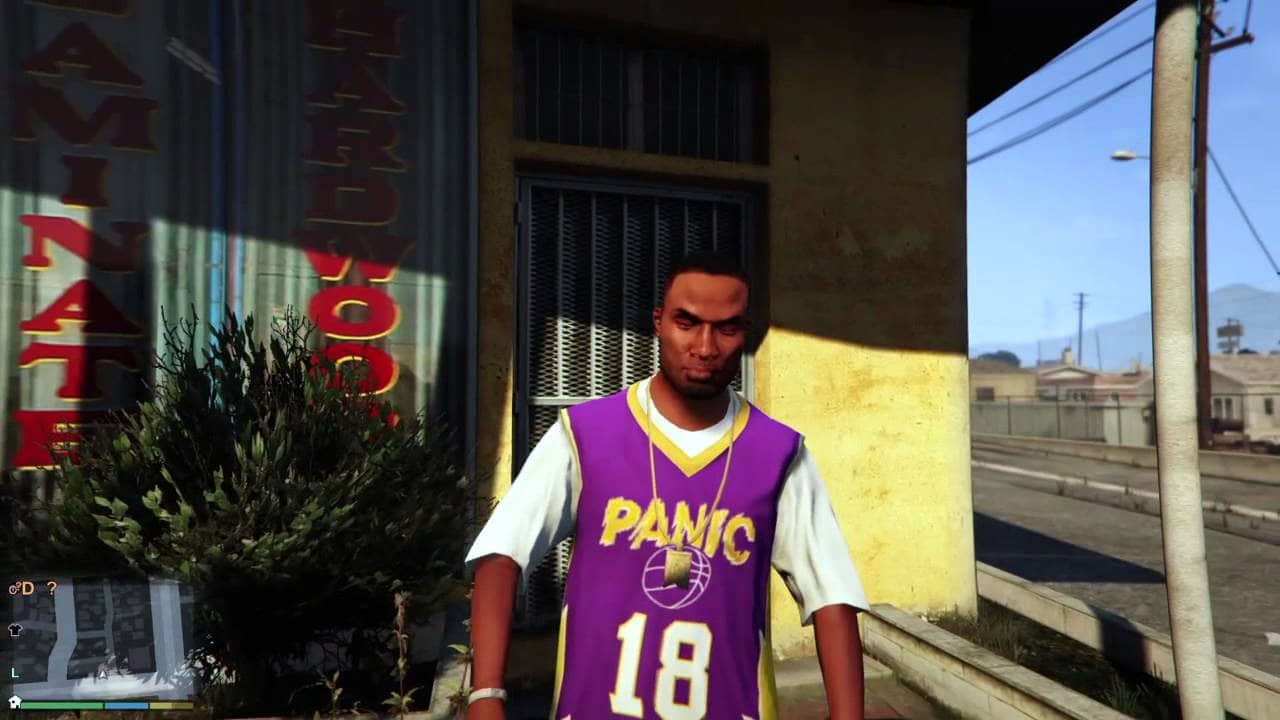Click the clothing store shirt blip on the minimap
The image size is (1280, 720).
(14, 629)
